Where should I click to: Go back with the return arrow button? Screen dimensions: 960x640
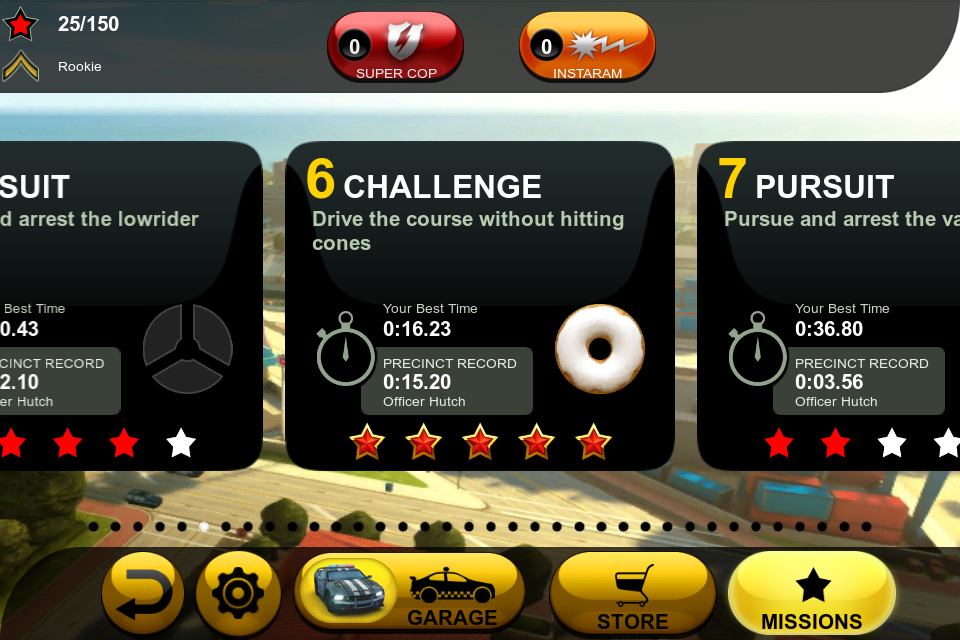click(143, 594)
